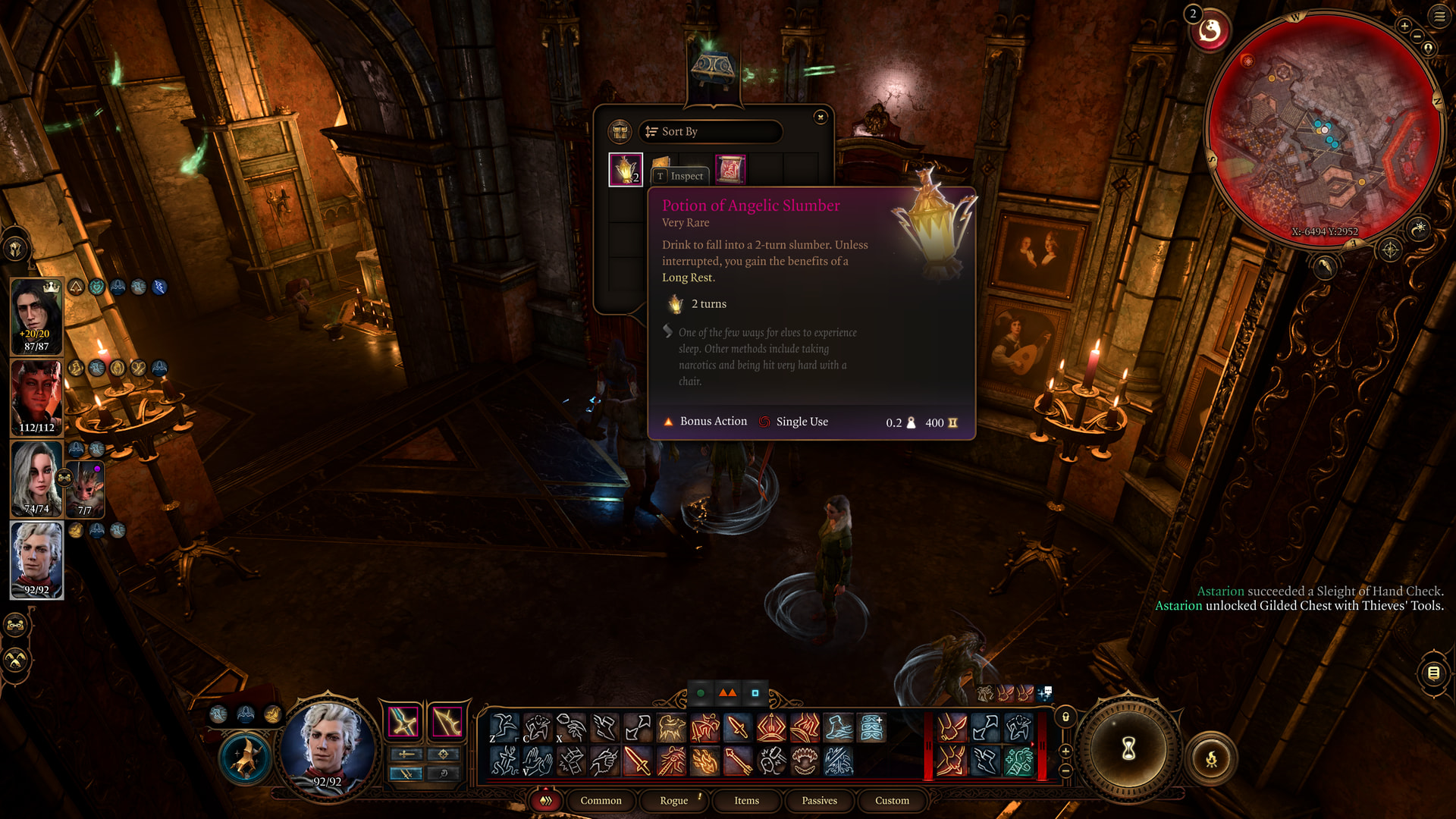Switch to the Common hotbar tab
This screenshot has width=1456, height=819.
(x=601, y=801)
